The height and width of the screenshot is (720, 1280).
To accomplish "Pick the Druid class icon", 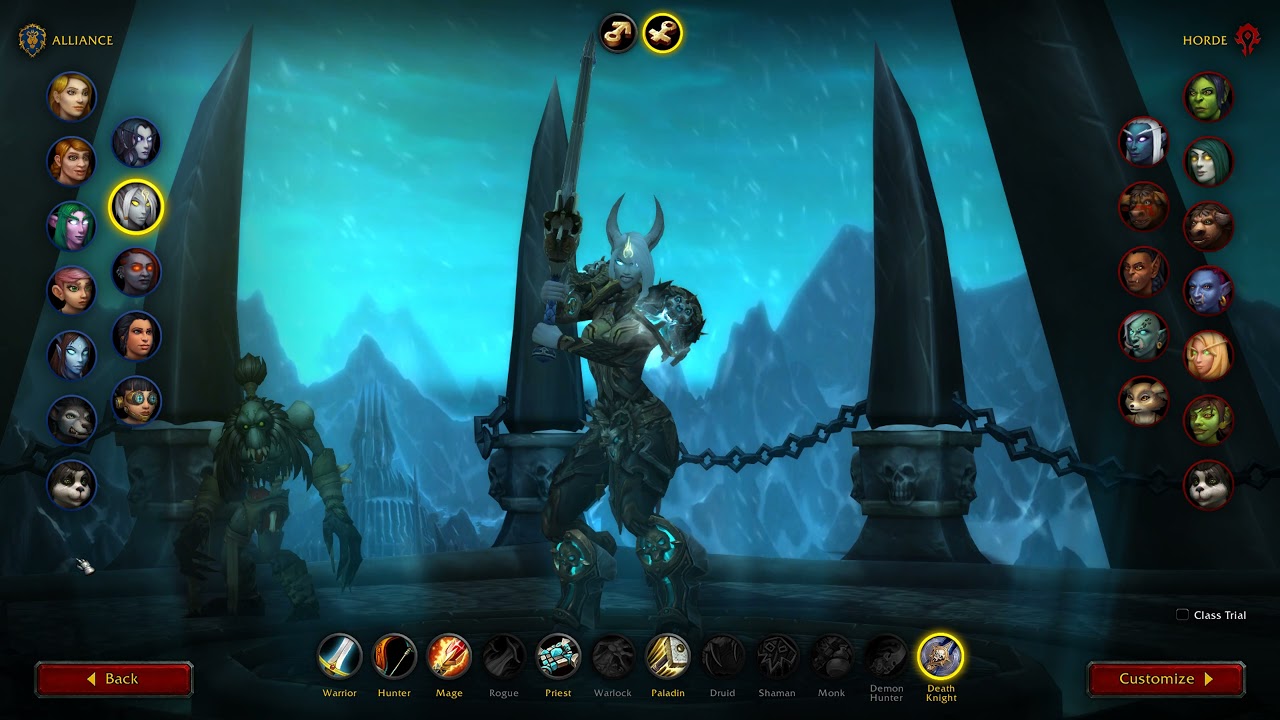I will pyautogui.click(x=722, y=658).
